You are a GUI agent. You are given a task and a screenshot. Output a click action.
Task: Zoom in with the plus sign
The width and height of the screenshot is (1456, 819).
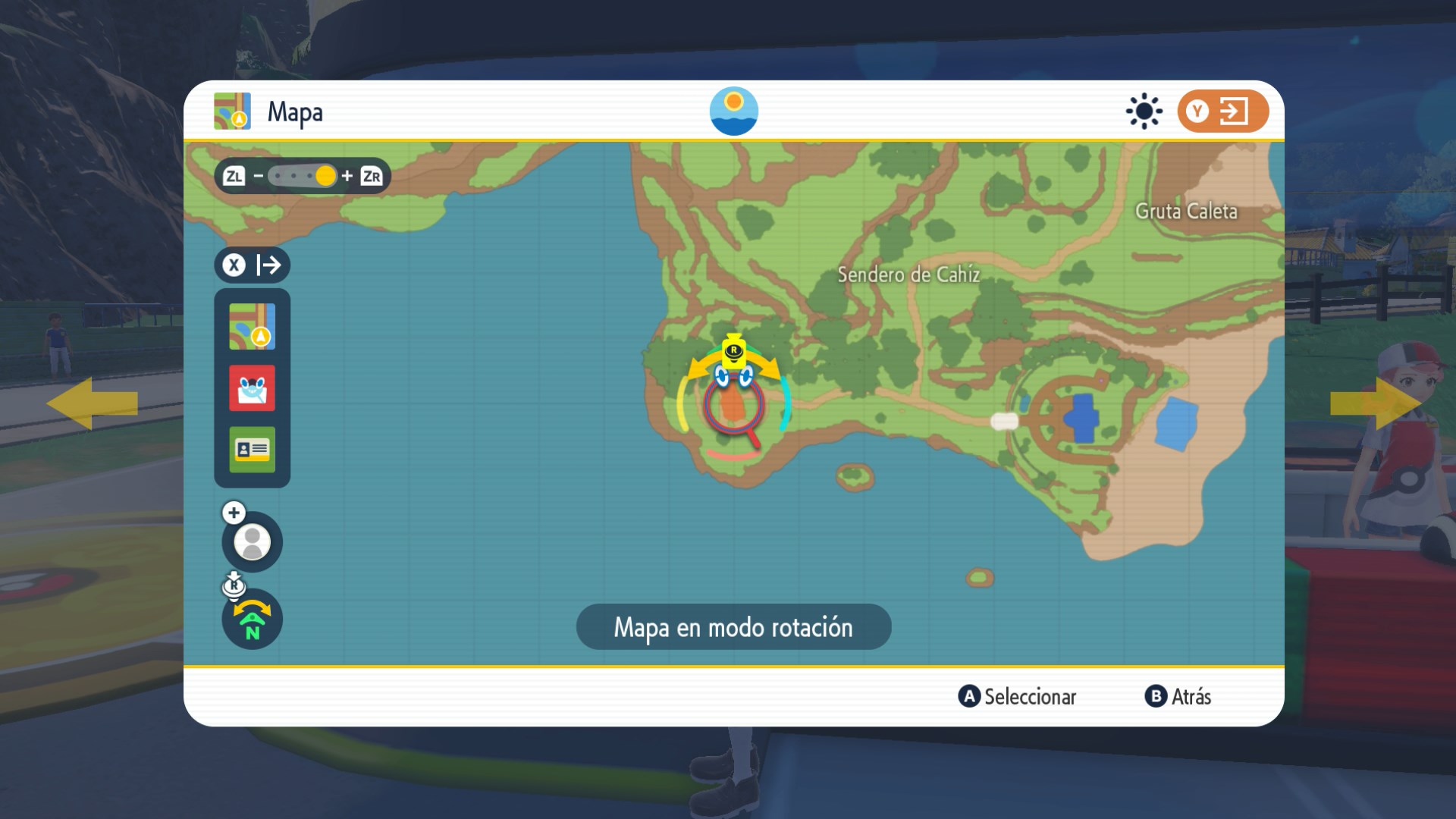click(x=347, y=176)
